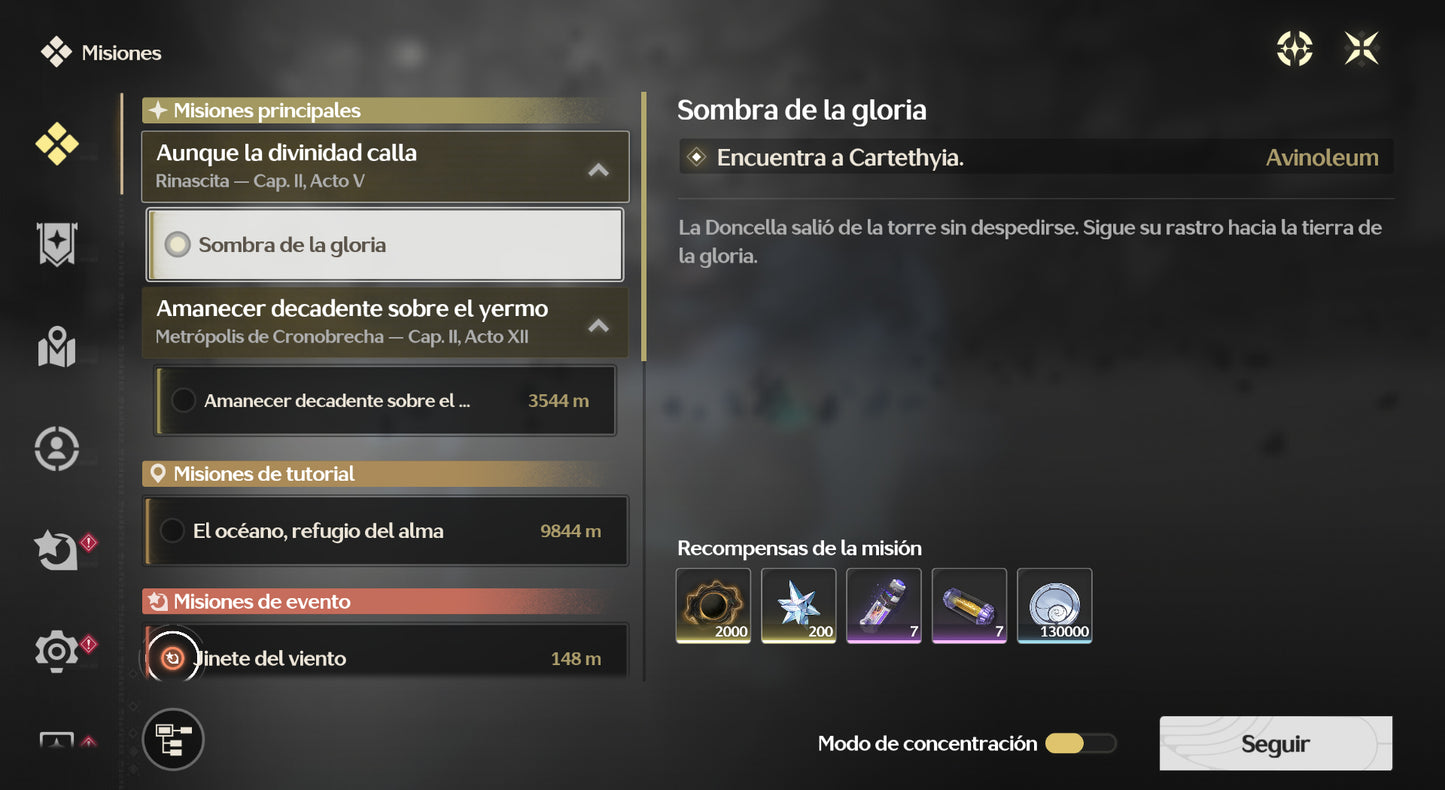Open the Avinoleum location link

(x=1323, y=157)
